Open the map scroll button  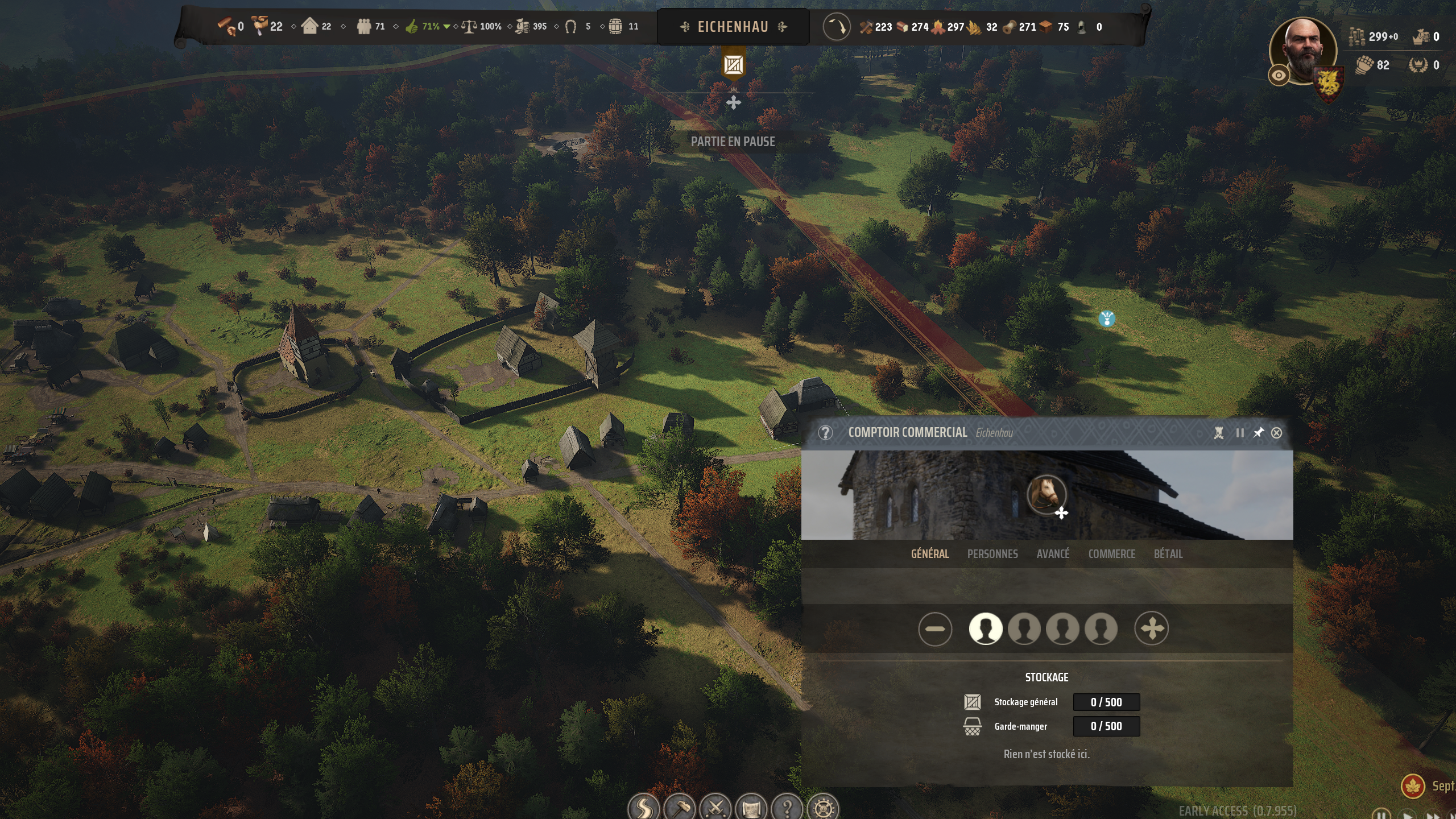click(751, 806)
